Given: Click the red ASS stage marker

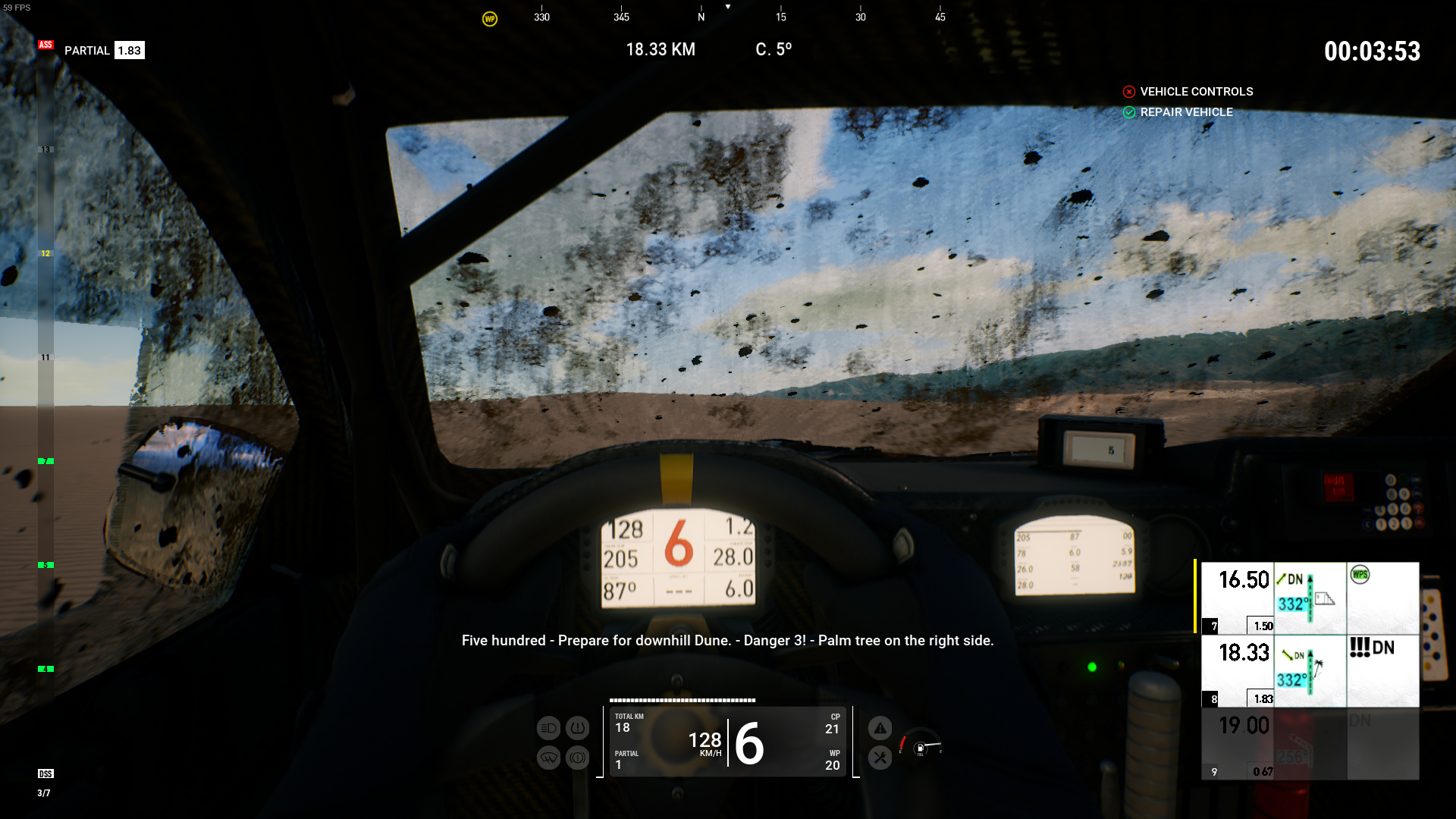Looking at the screenshot, I should (45, 45).
